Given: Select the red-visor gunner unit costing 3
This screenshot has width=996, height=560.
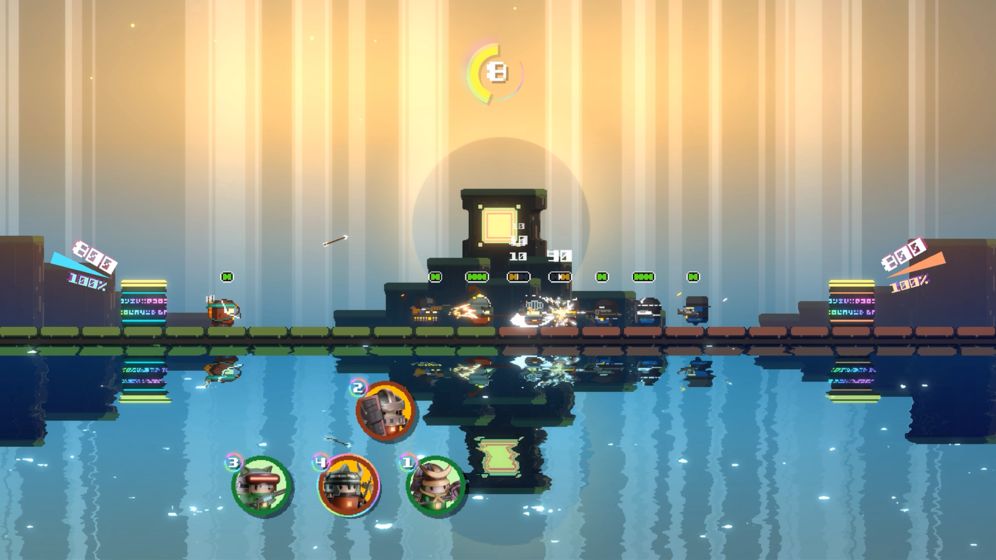Looking at the screenshot, I should (262, 486).
